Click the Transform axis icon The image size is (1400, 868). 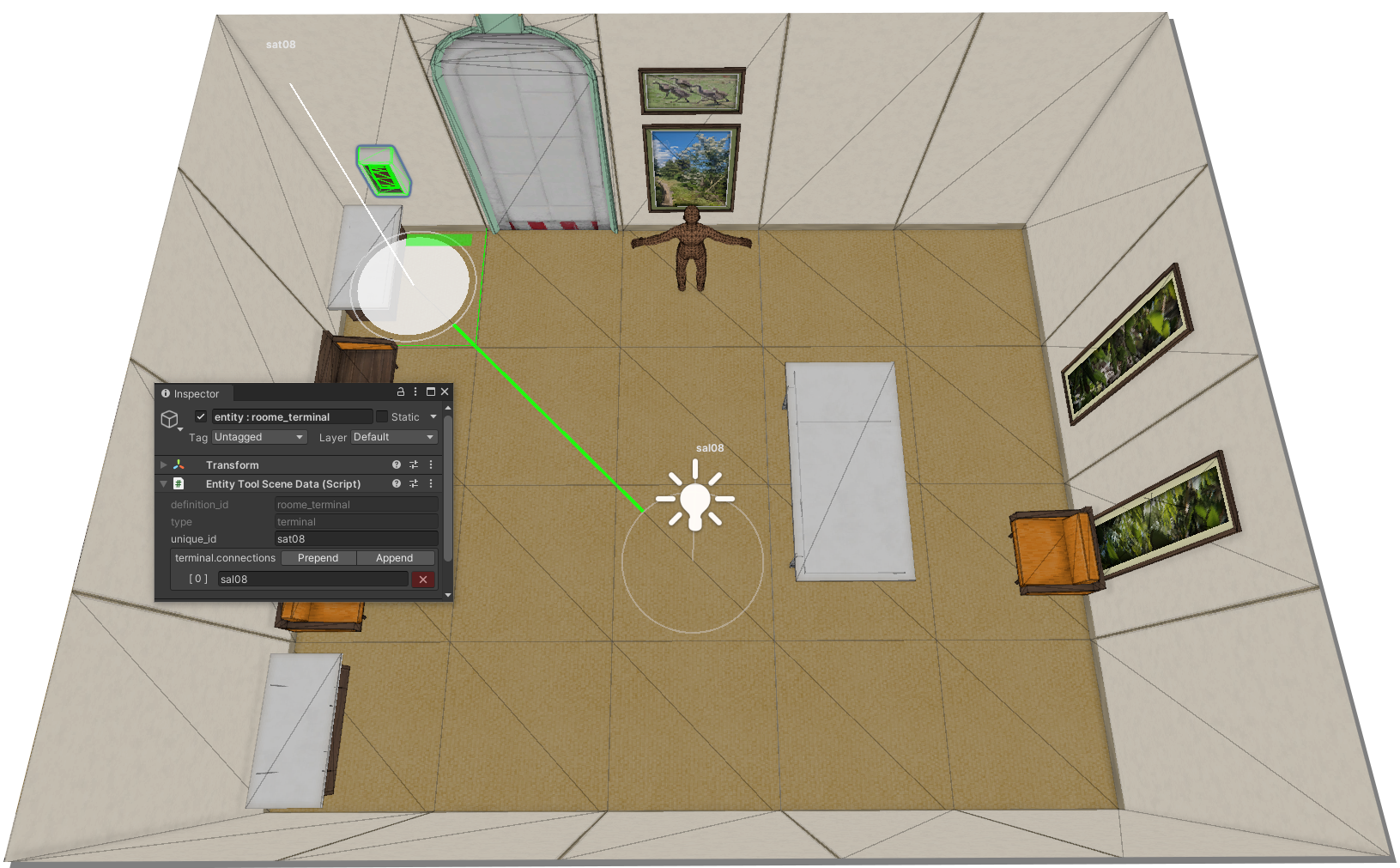179,464
